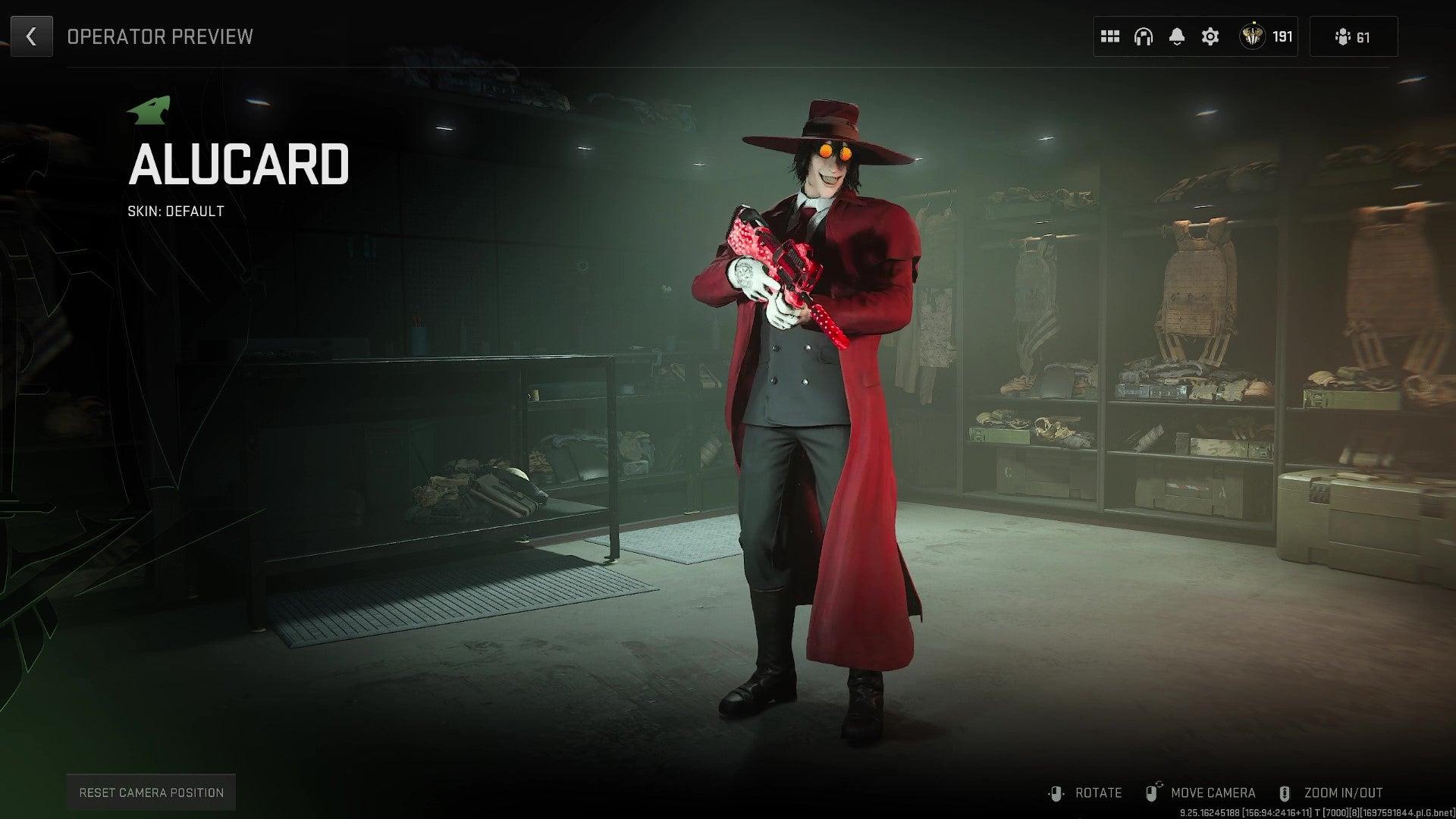Open the social friends panel showing 61
The image size is (1456, 819).
(1353, 37)
